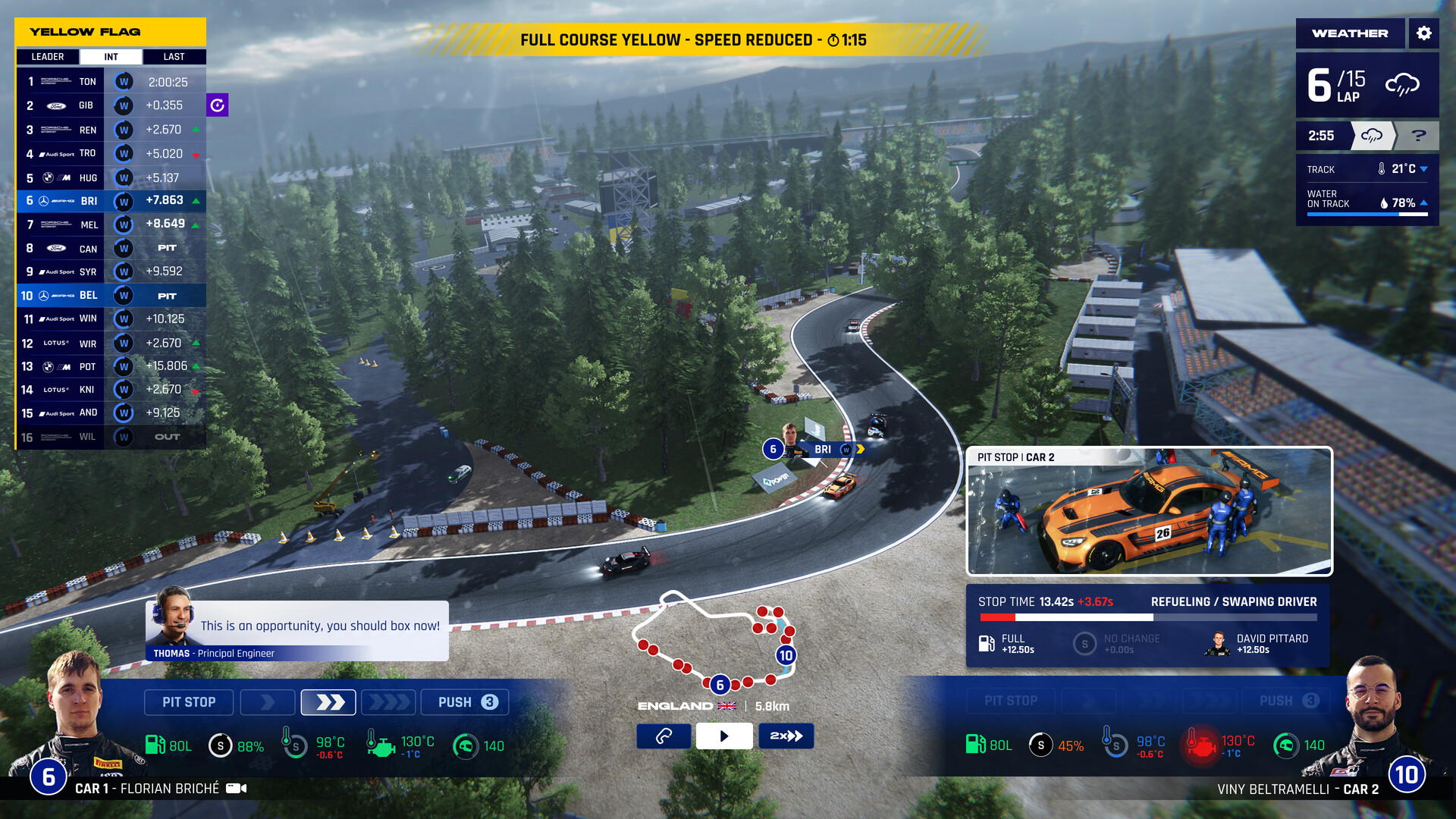The height and width of the screenshot is (819, 1456).
Task: Click the tyre wear icon showing 88%
Action: (221, 745)
